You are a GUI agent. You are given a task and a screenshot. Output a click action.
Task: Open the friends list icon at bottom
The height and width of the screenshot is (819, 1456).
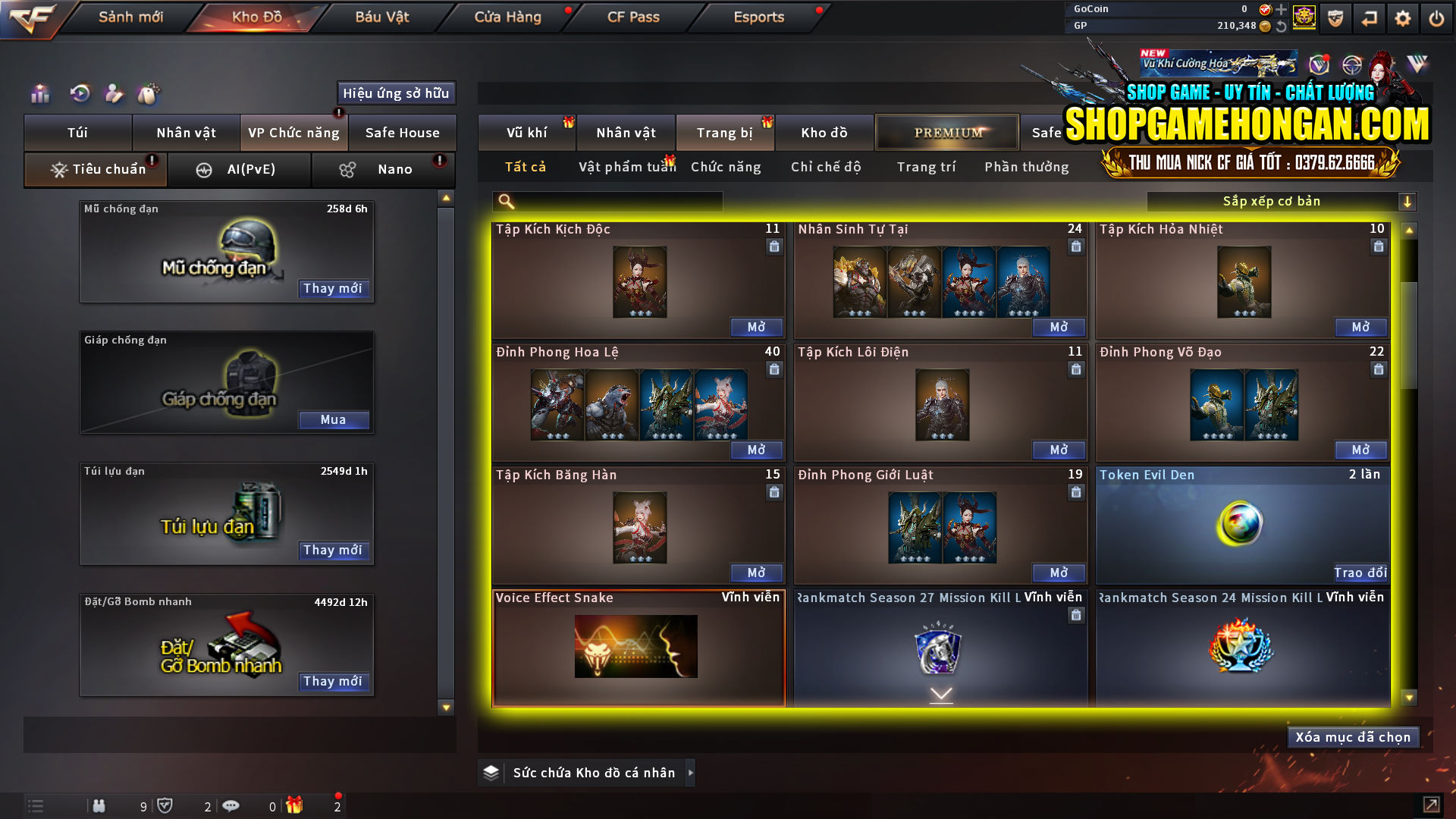point(99,806)
